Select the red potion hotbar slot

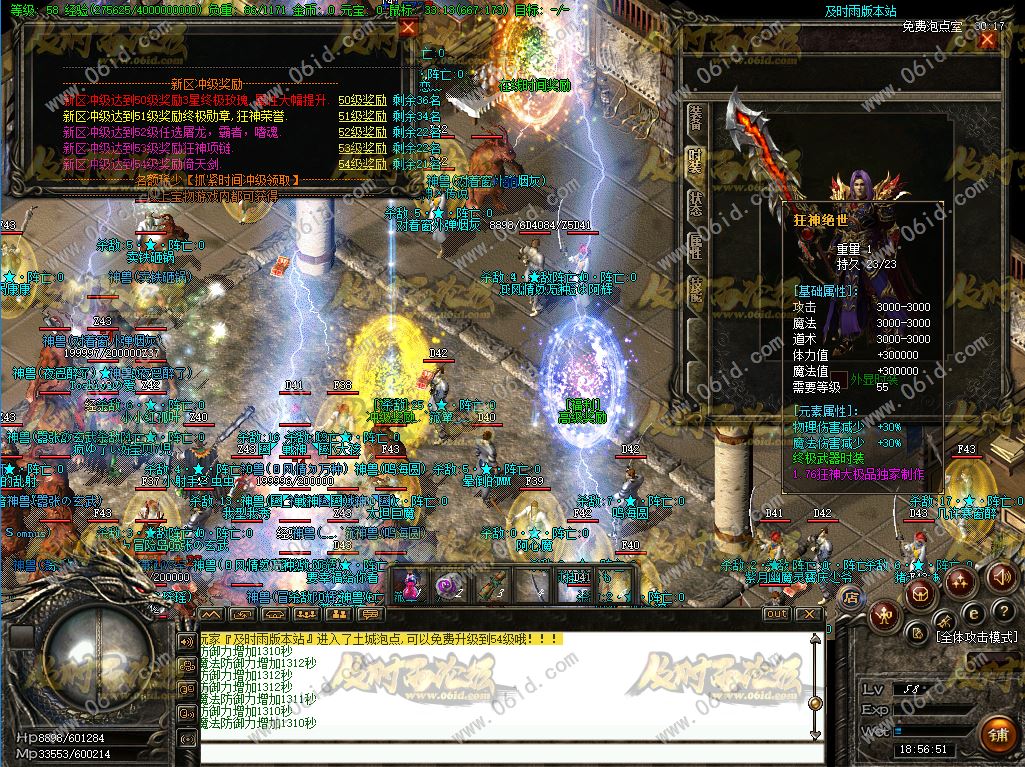pos(409,586)
